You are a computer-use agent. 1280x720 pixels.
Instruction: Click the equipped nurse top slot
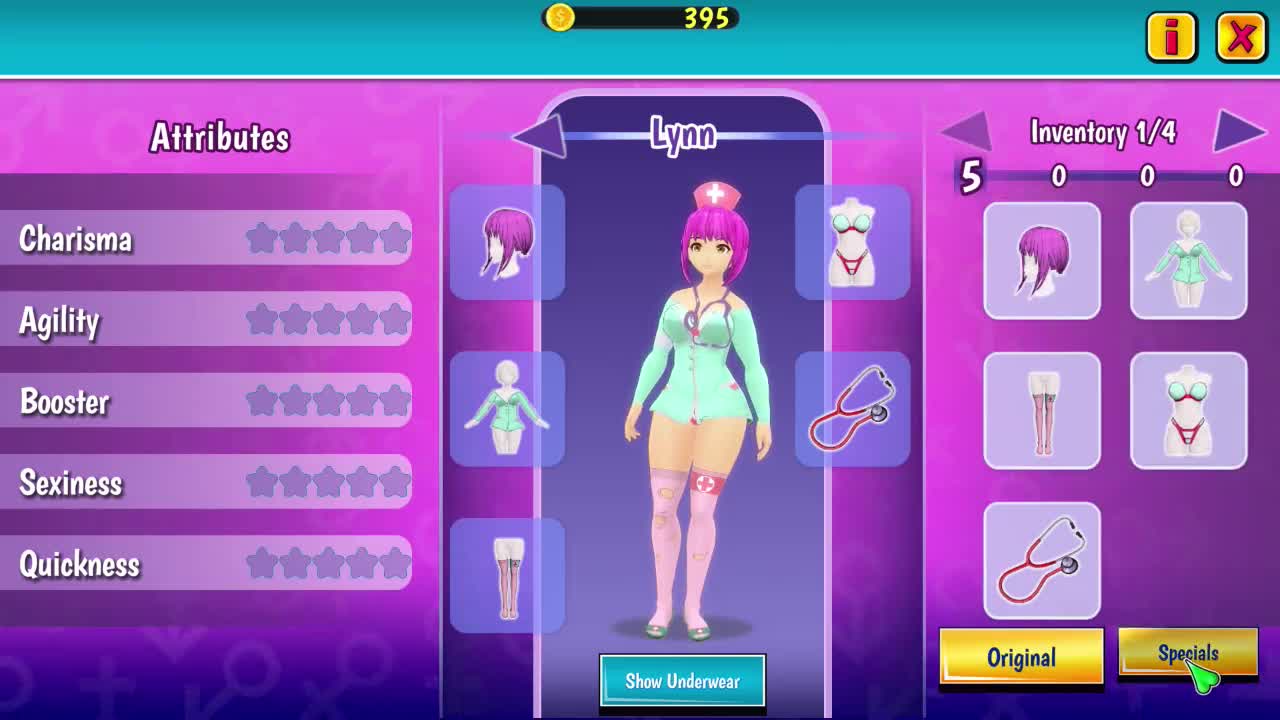507,409
